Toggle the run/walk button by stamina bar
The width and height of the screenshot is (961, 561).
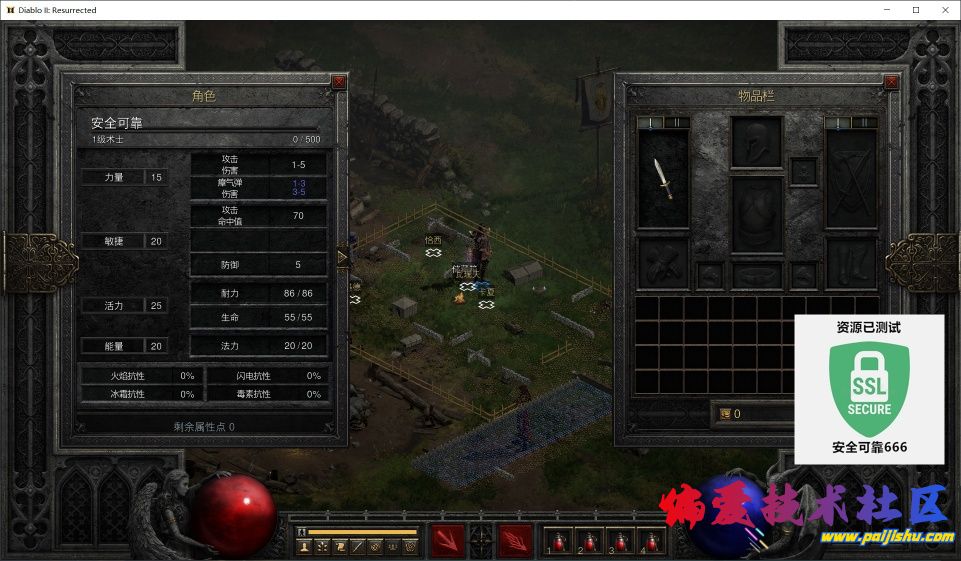tap(302, 532)
